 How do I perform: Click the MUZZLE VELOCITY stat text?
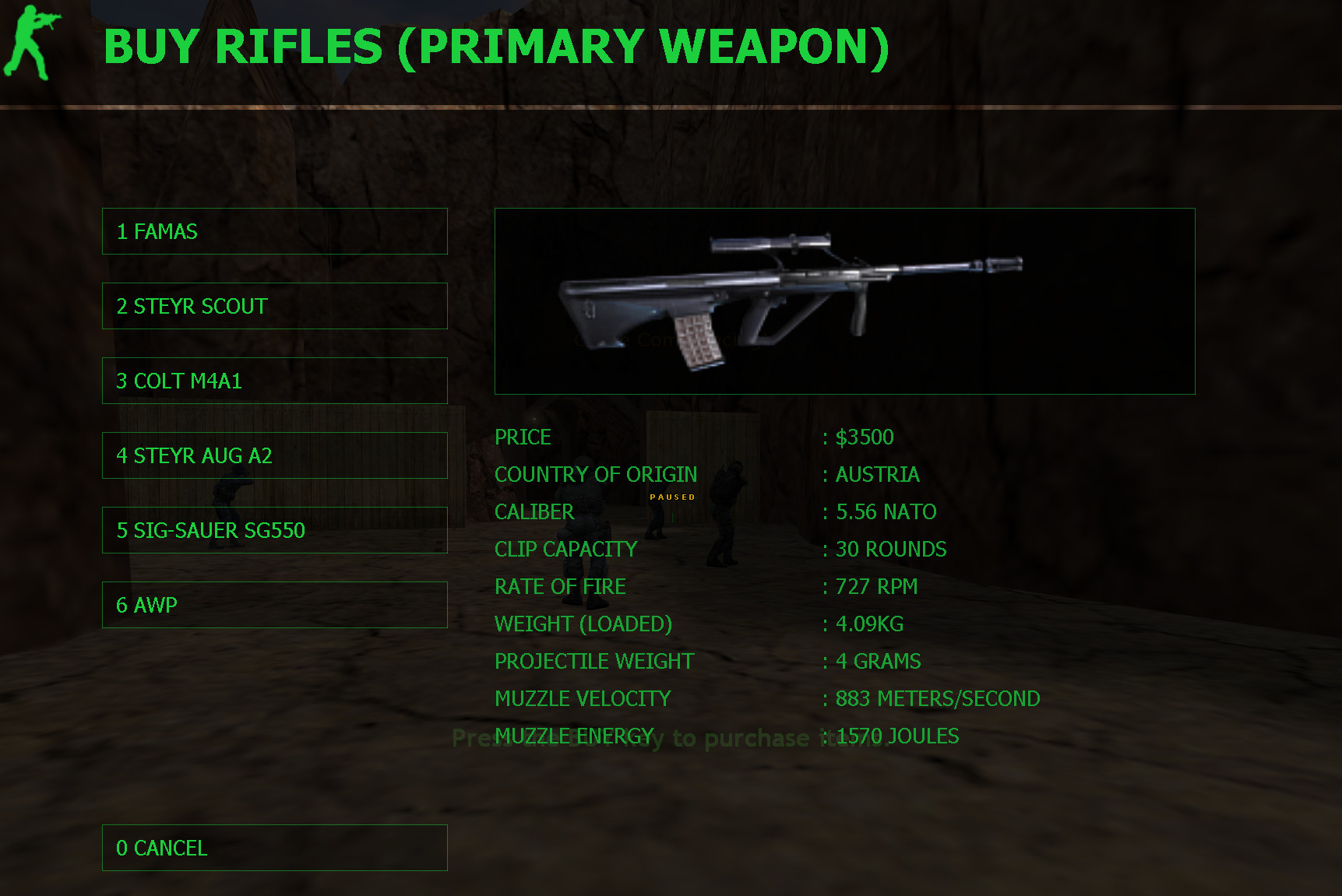(583, 698)
